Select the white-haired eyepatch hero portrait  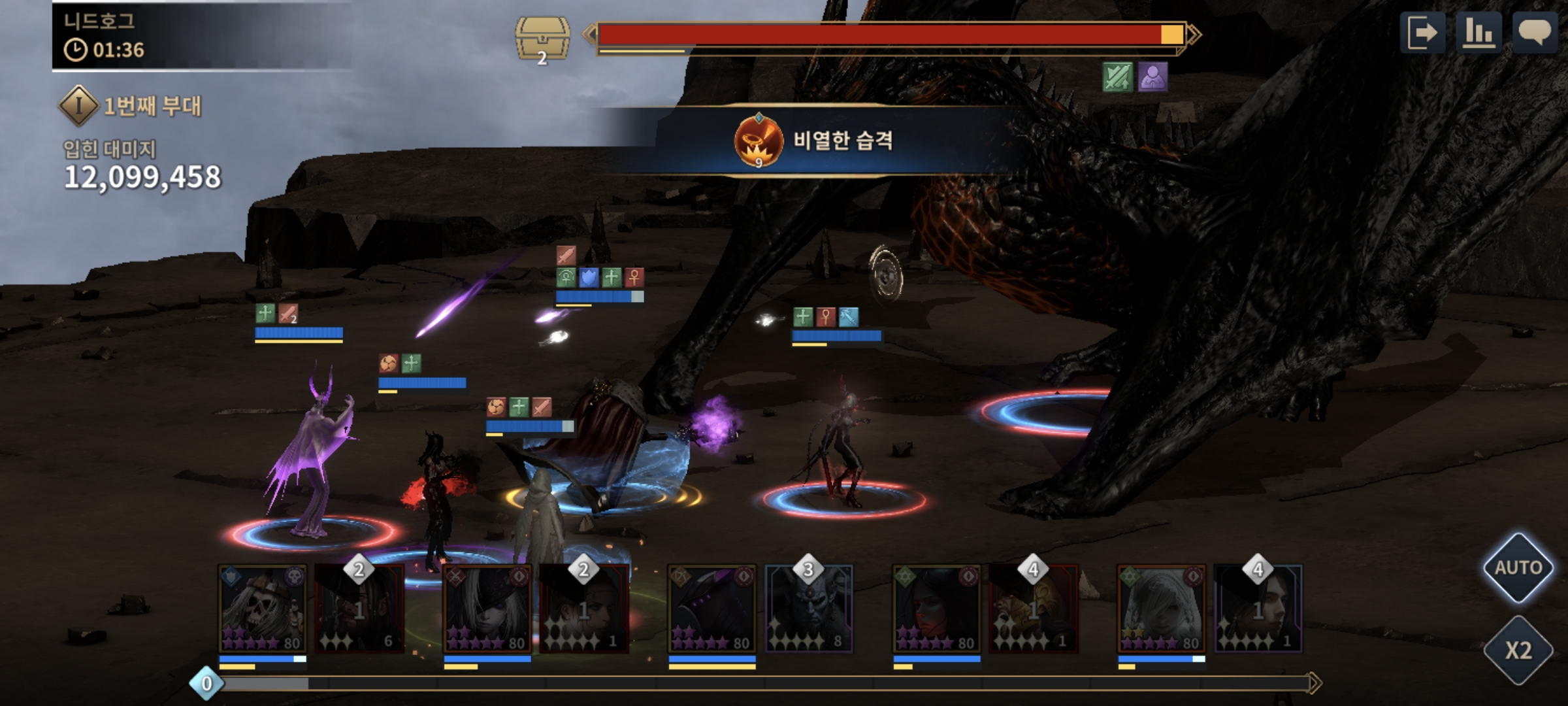coord(487,609)
